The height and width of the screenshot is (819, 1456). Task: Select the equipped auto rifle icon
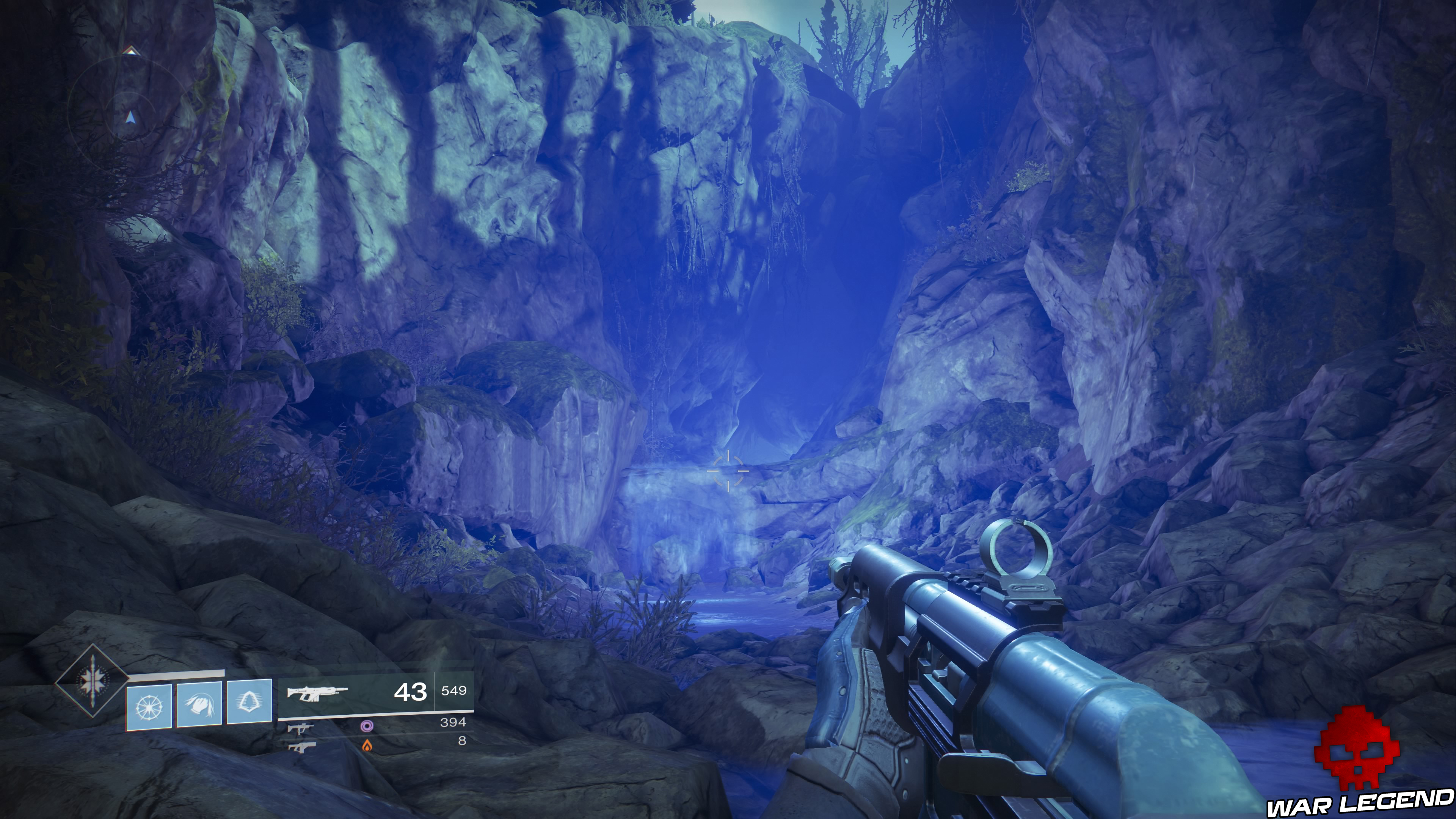click(x=317, y=692)
